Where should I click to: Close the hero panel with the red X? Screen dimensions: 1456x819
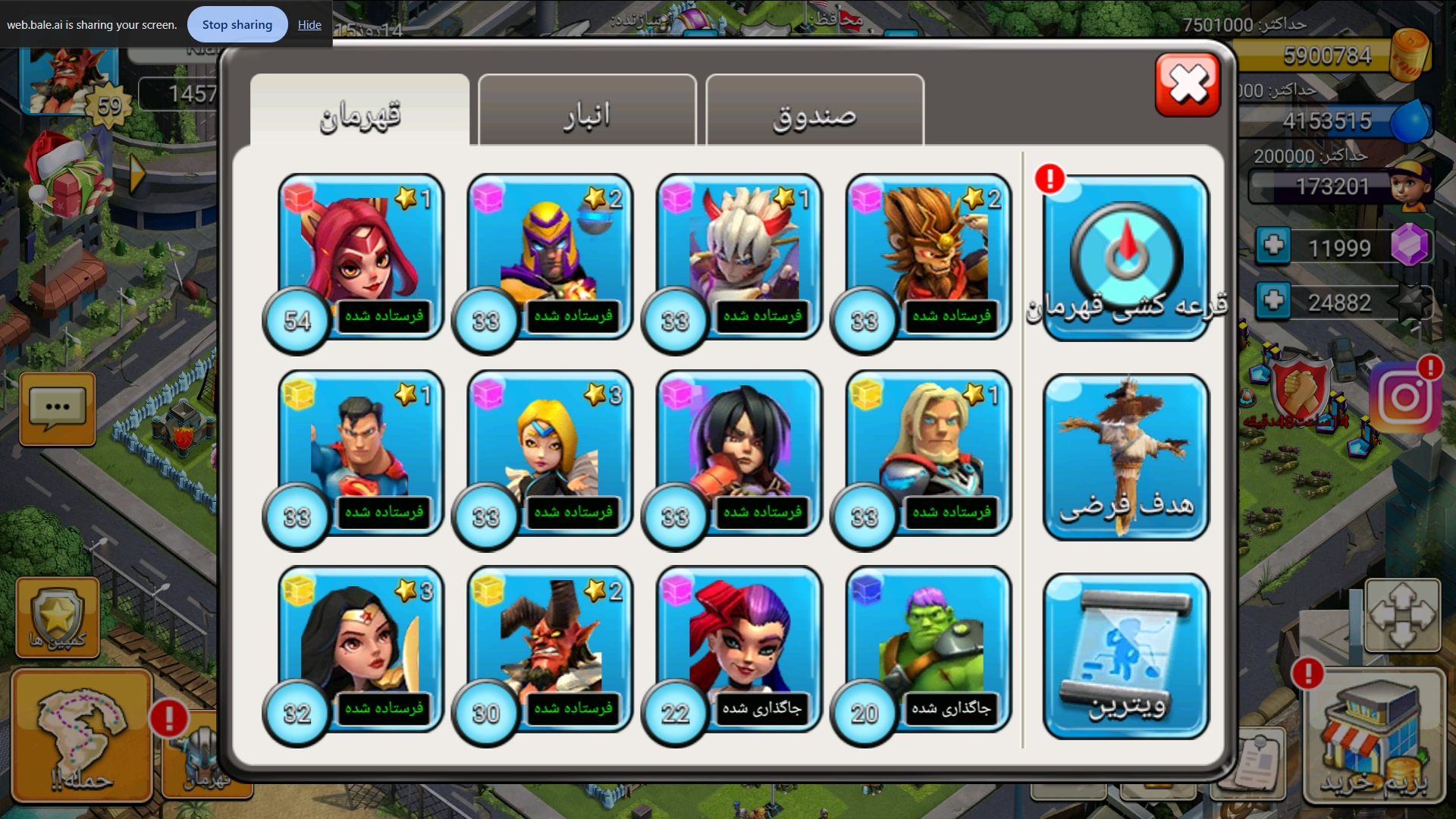1188,84
